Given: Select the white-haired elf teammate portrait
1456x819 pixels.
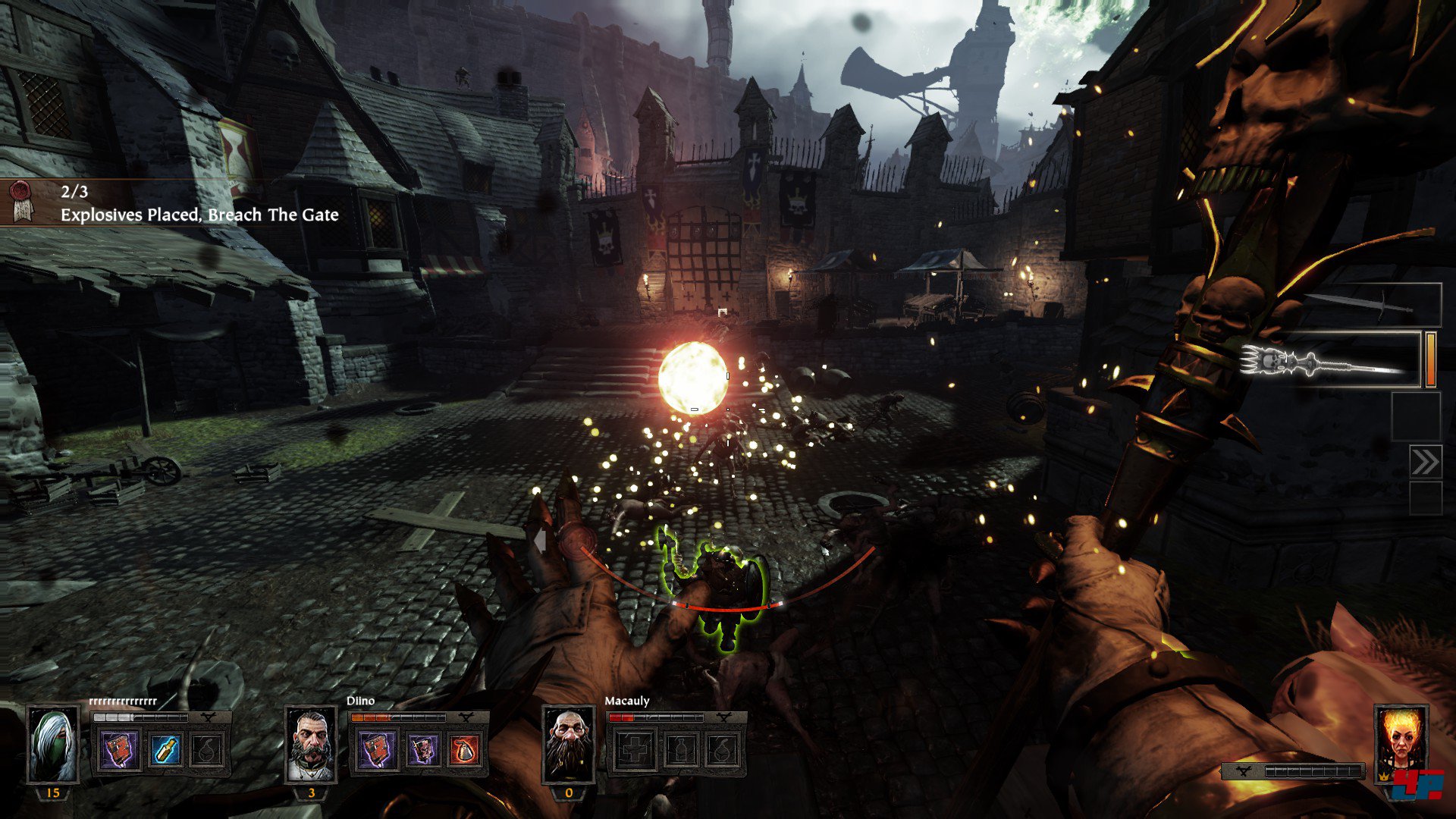Looking at the screenshot, I should coord(53,745).
